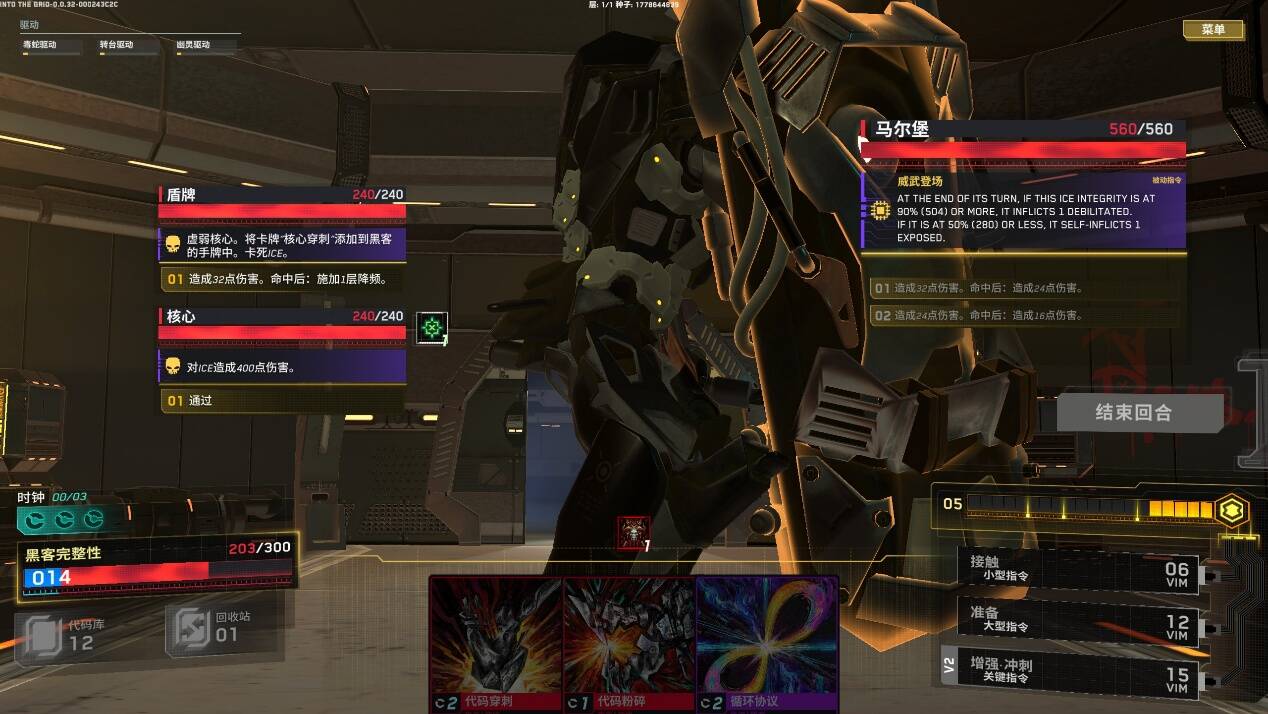
Task: Select the 毒蛇驱动 drive
Action: (x=40, y=45)
